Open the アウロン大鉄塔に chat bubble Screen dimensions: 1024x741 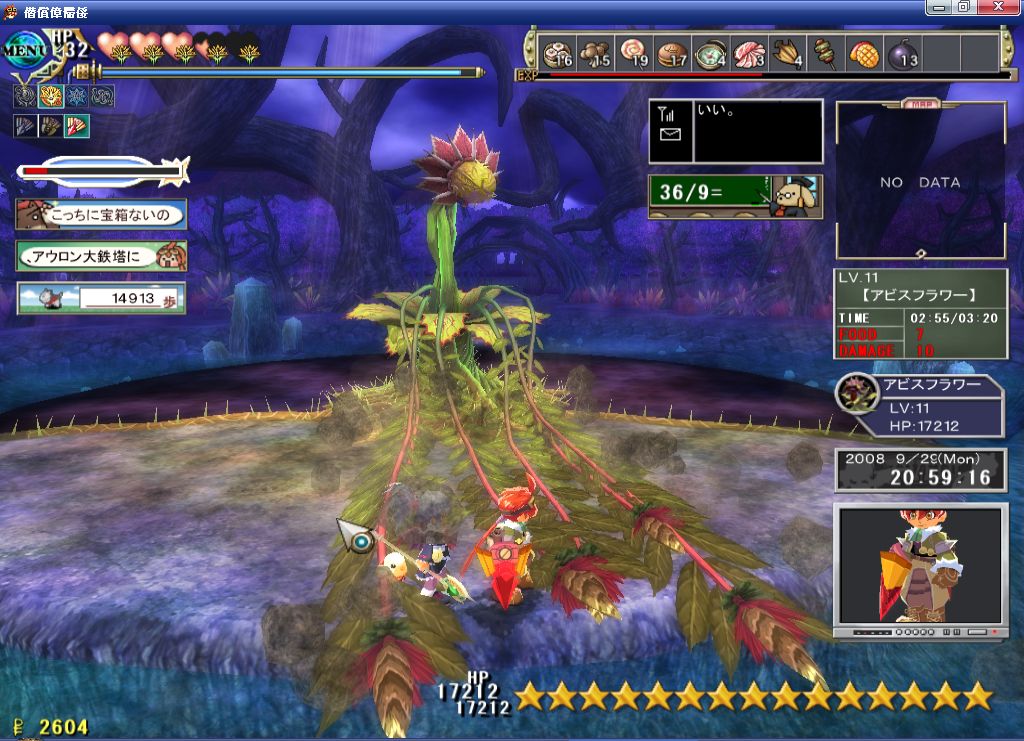(101, 256)
